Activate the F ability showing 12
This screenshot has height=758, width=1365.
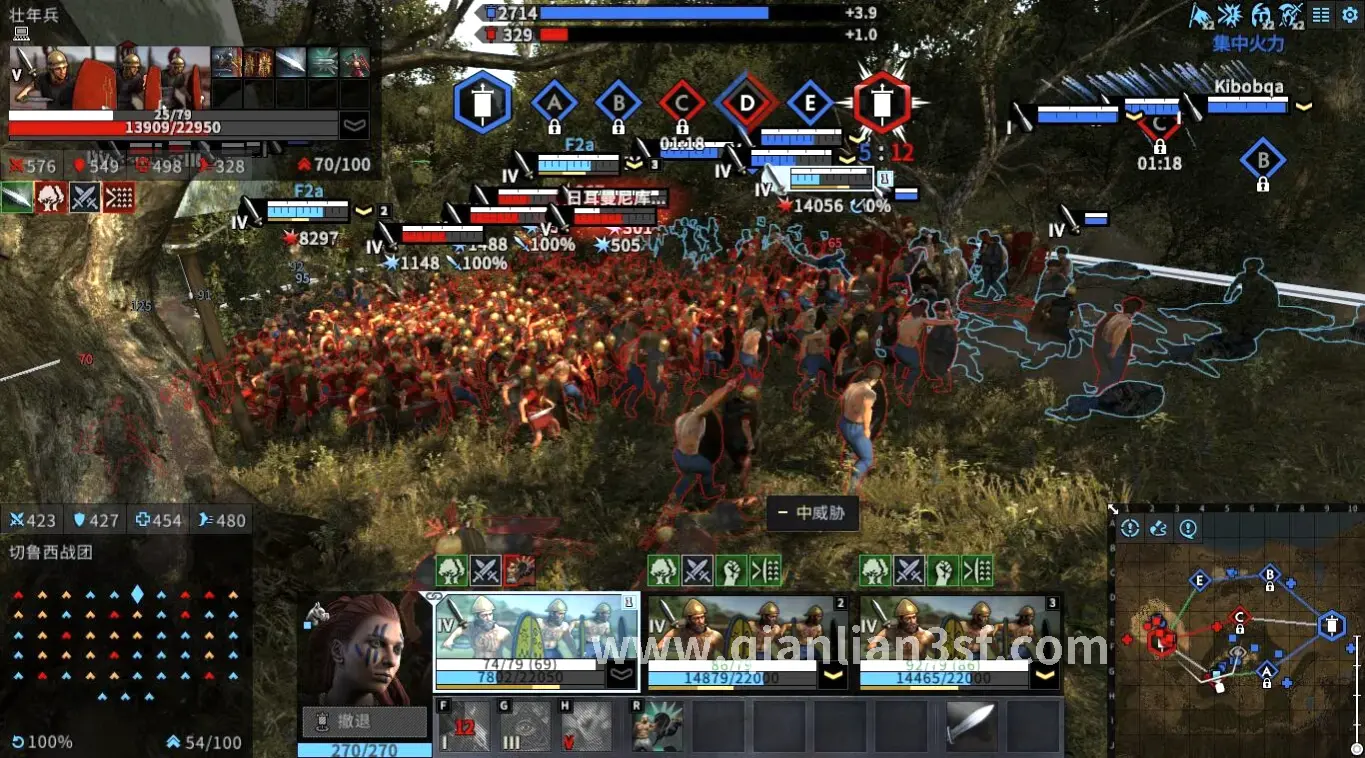tap(464, 726)
